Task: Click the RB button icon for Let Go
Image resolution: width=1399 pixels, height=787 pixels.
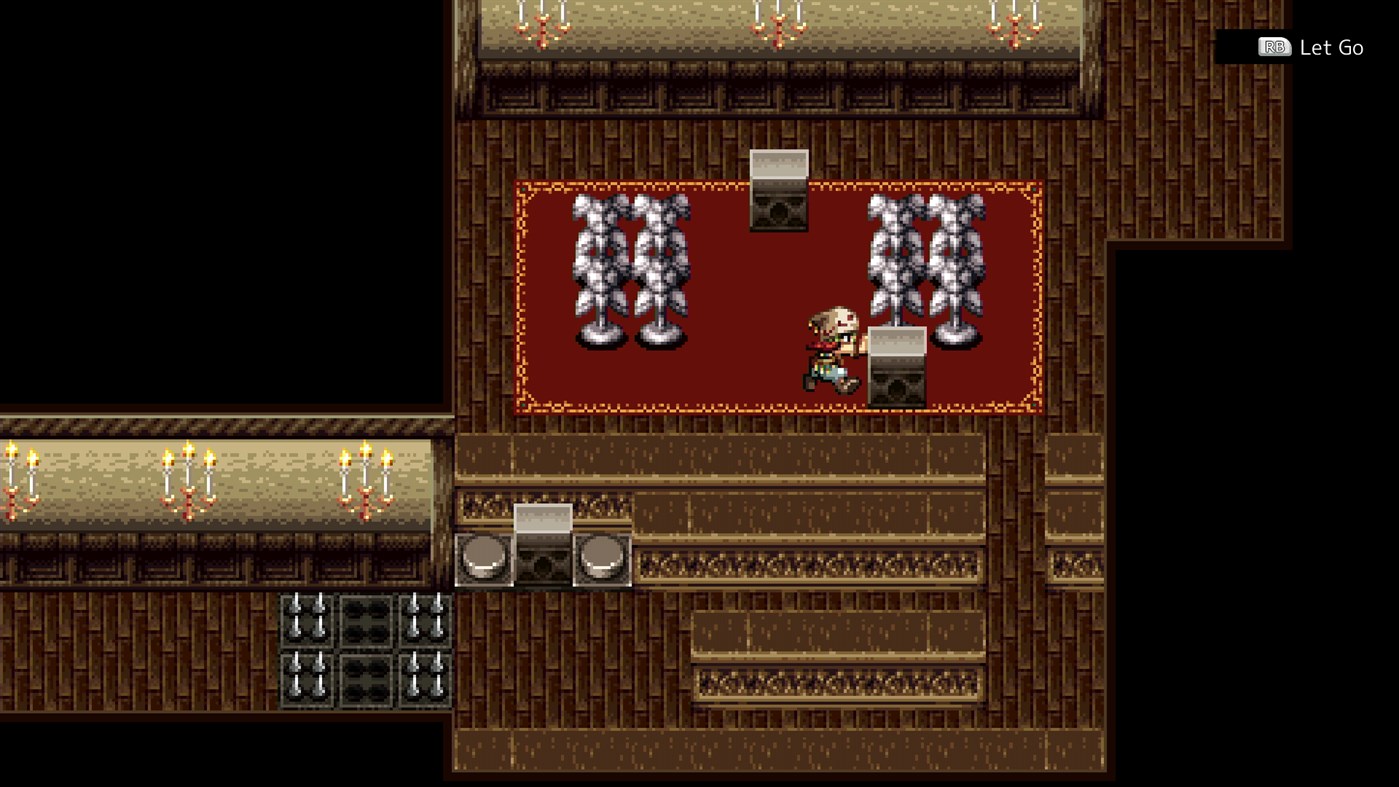Action: [x=1273, y=47]
